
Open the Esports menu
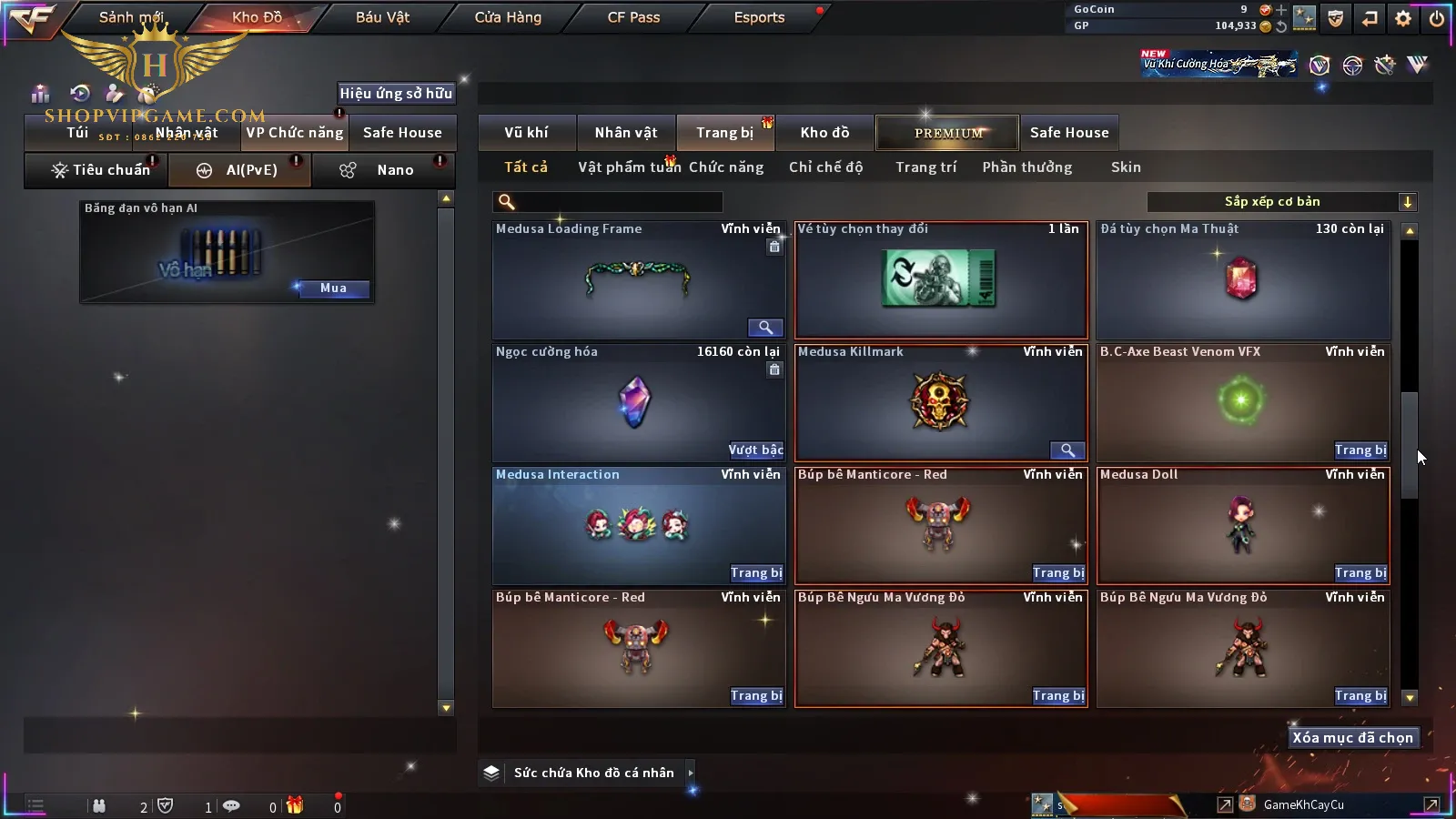point(759,17)
